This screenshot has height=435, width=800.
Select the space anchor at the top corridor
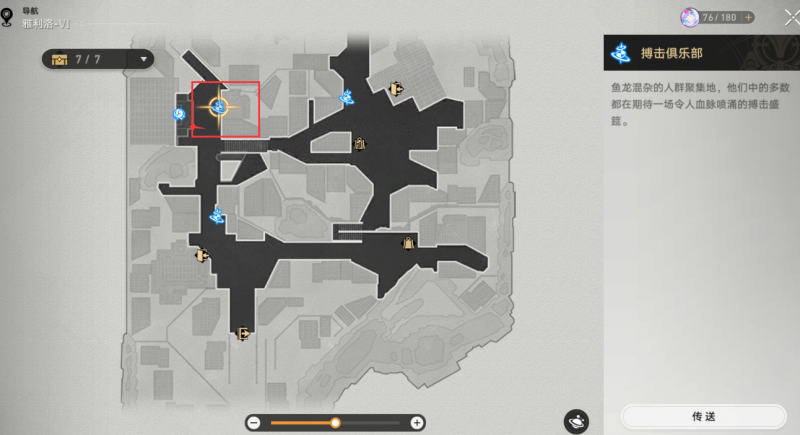[x=348, y=97]
